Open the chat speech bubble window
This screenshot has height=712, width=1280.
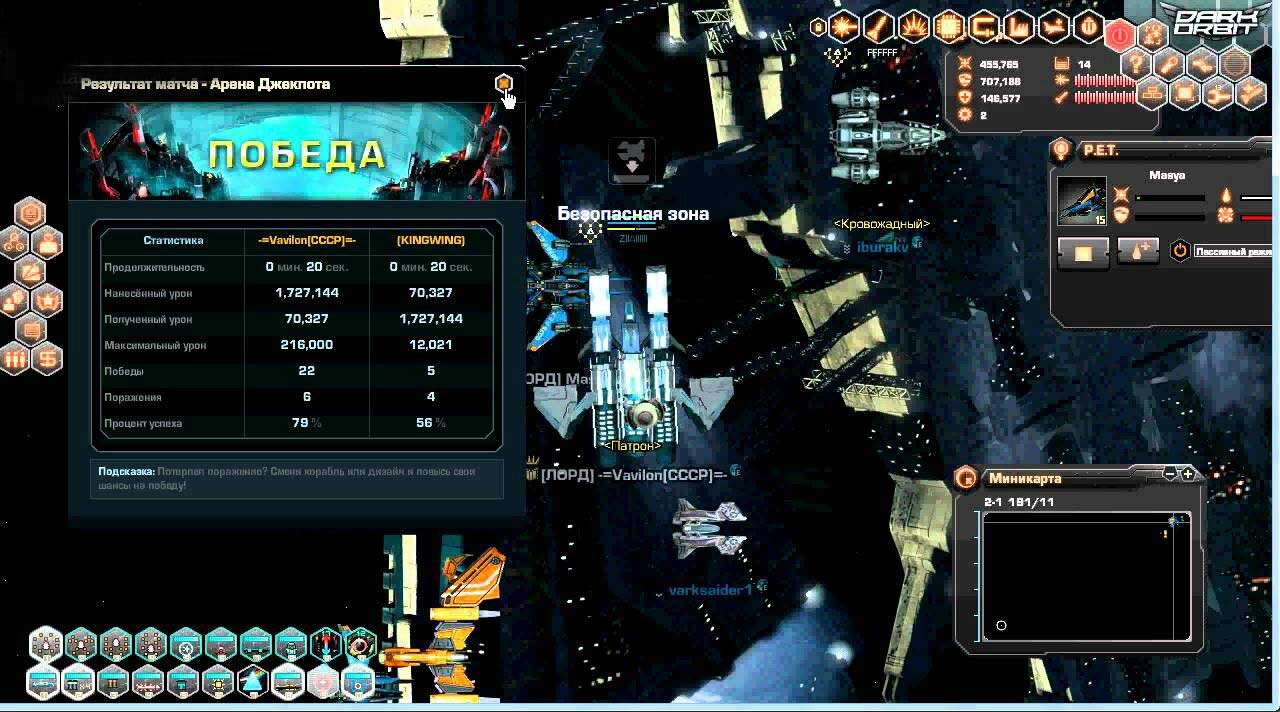point(31,330)
